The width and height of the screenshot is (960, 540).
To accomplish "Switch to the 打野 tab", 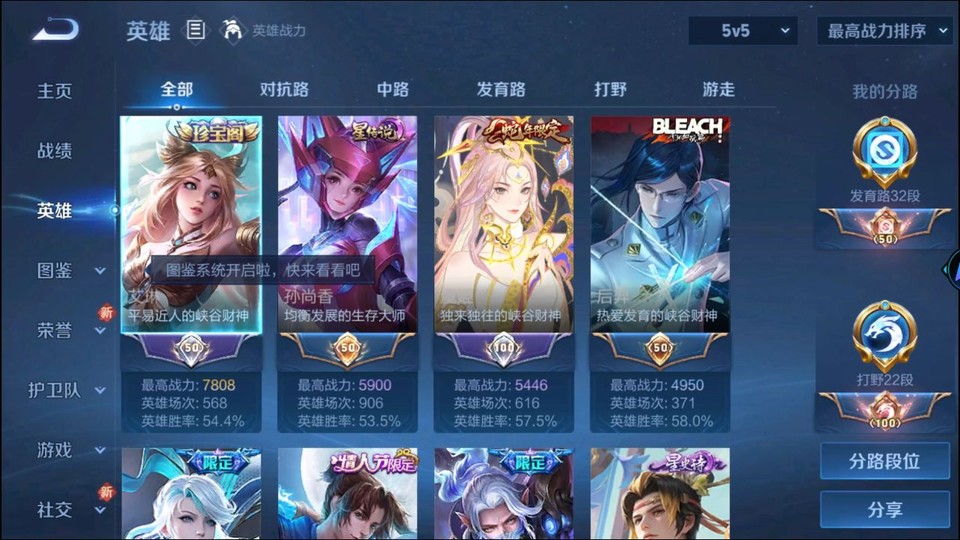I will click(x=610, y=89).
